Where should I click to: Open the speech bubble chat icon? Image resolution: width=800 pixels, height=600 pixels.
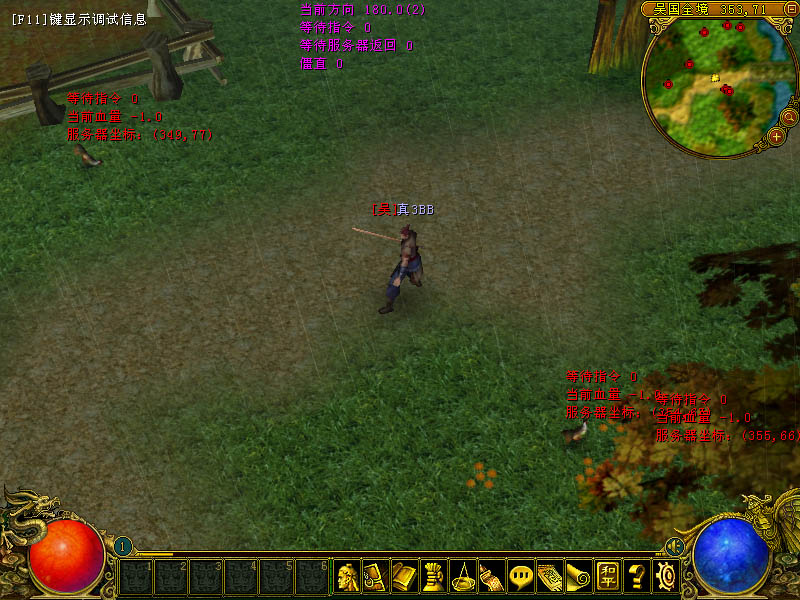(x=521, y=576)
